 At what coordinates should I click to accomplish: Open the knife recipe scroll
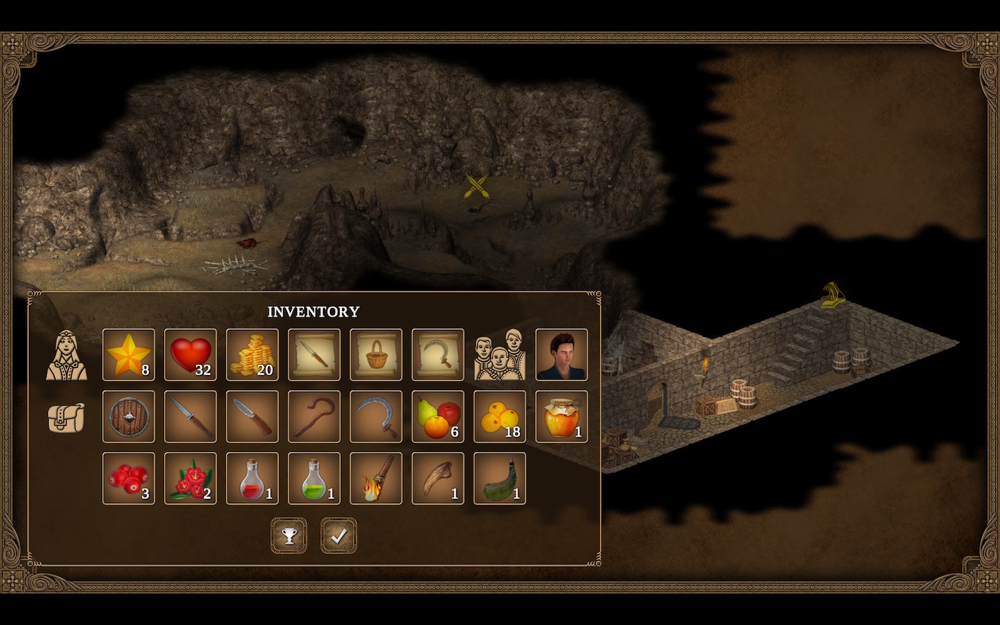[x=315, y=355]
